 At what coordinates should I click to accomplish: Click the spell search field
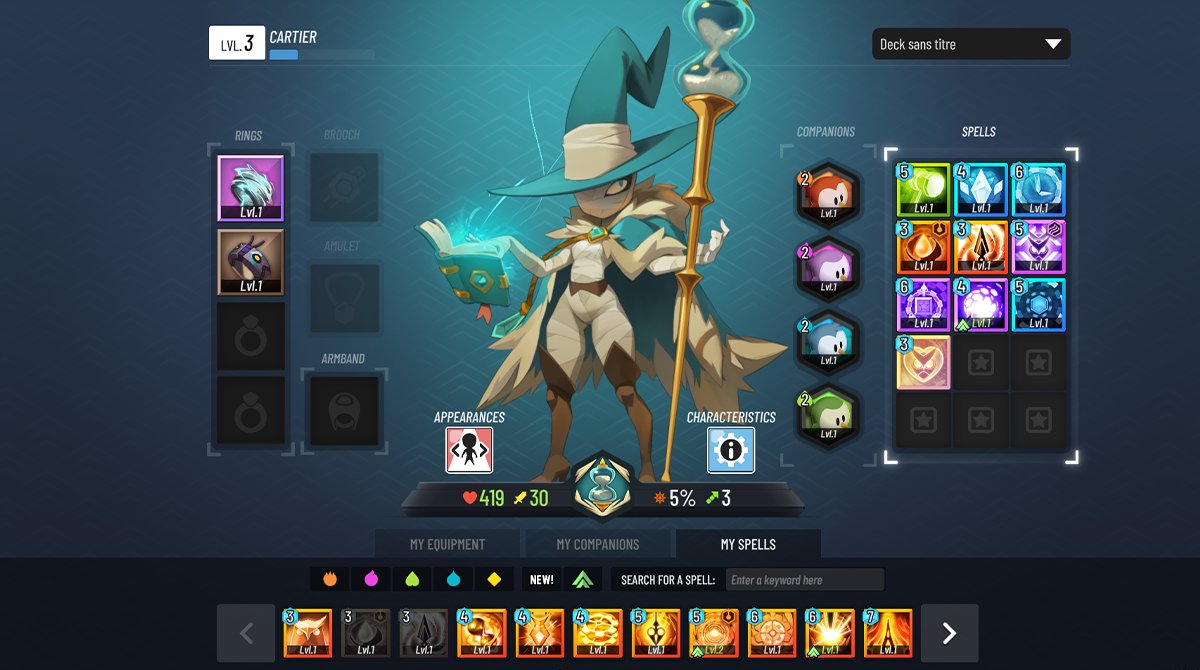coord(805,580)
